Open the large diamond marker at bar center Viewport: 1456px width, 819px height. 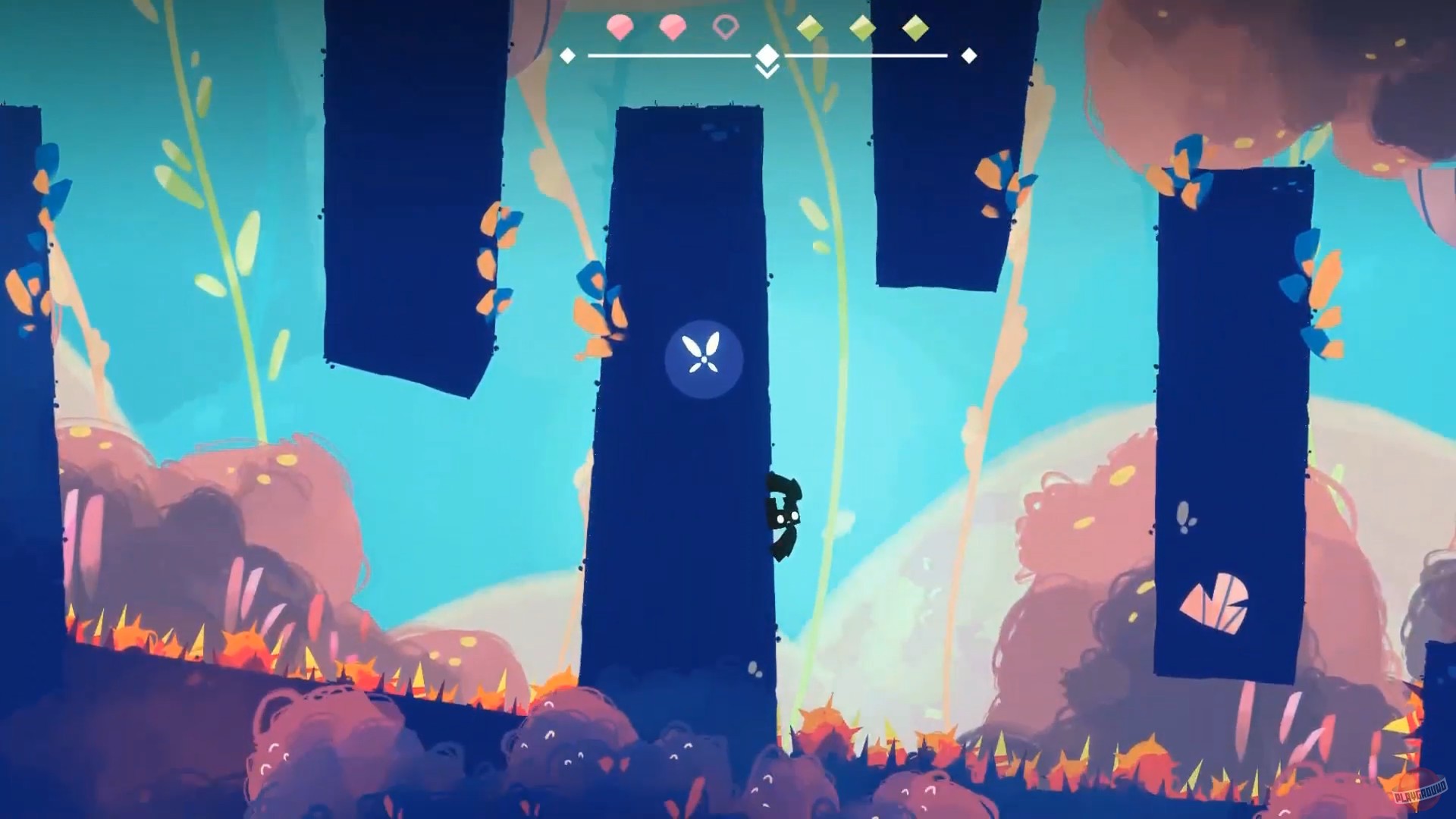tap(767, 55)
